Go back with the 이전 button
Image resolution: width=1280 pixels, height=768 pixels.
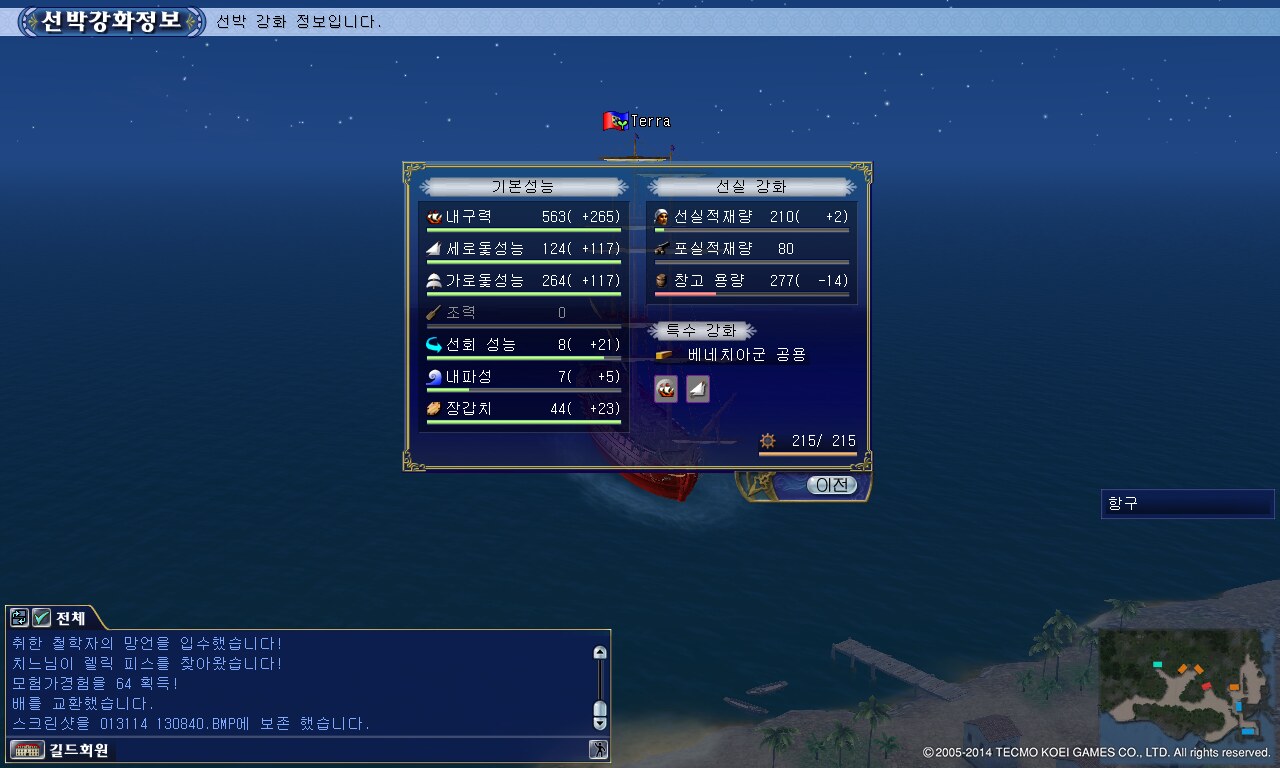831,485
